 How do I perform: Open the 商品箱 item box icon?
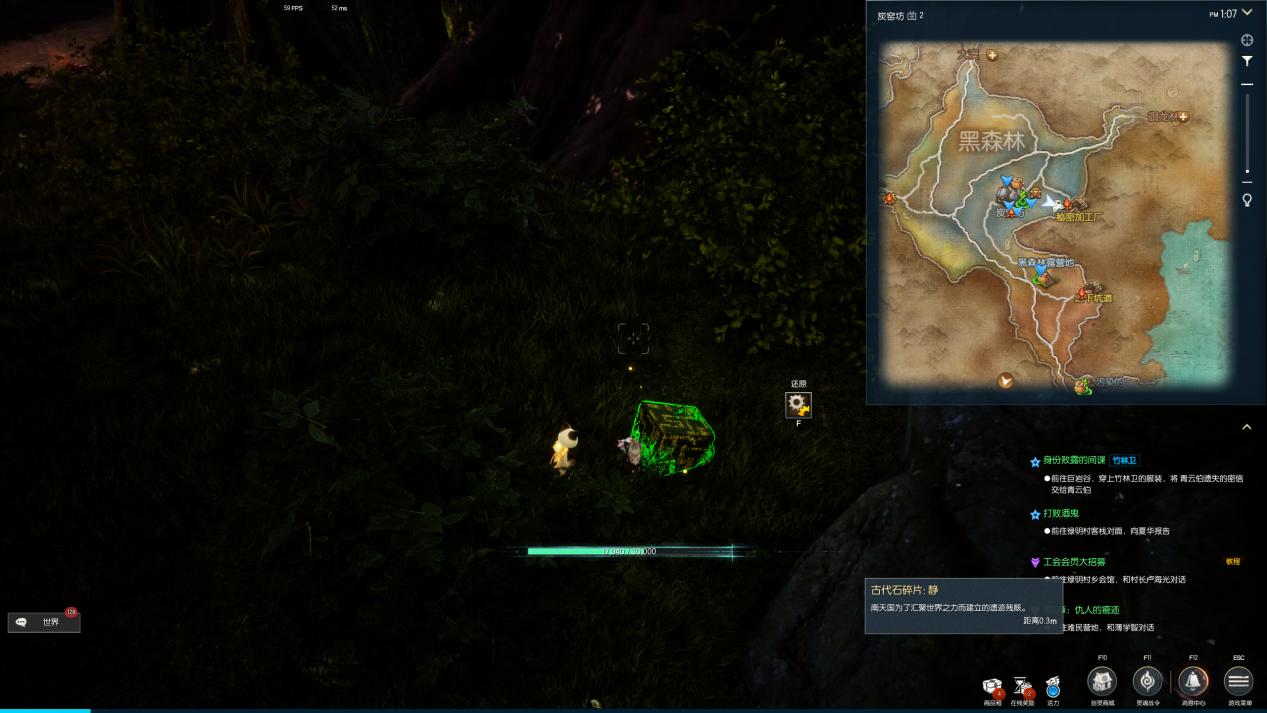click(x=993, y=687)
